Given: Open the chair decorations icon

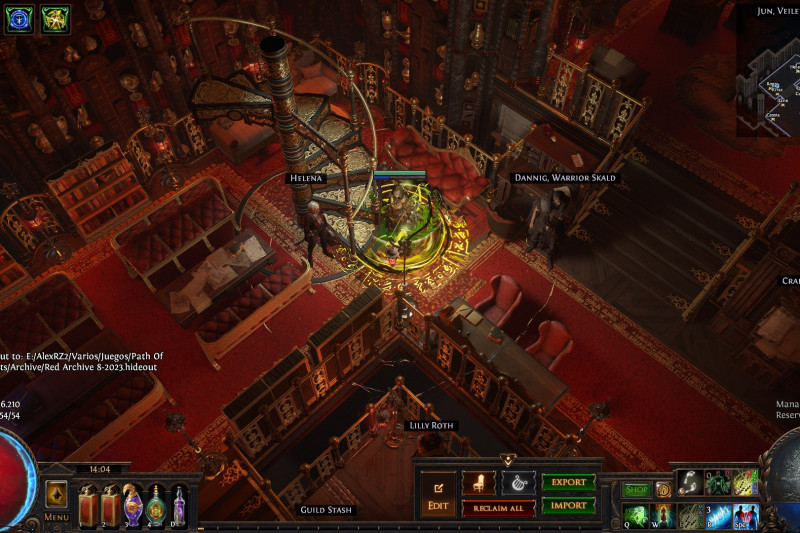Looking at the screenshot, I should [x=478, y=483].
